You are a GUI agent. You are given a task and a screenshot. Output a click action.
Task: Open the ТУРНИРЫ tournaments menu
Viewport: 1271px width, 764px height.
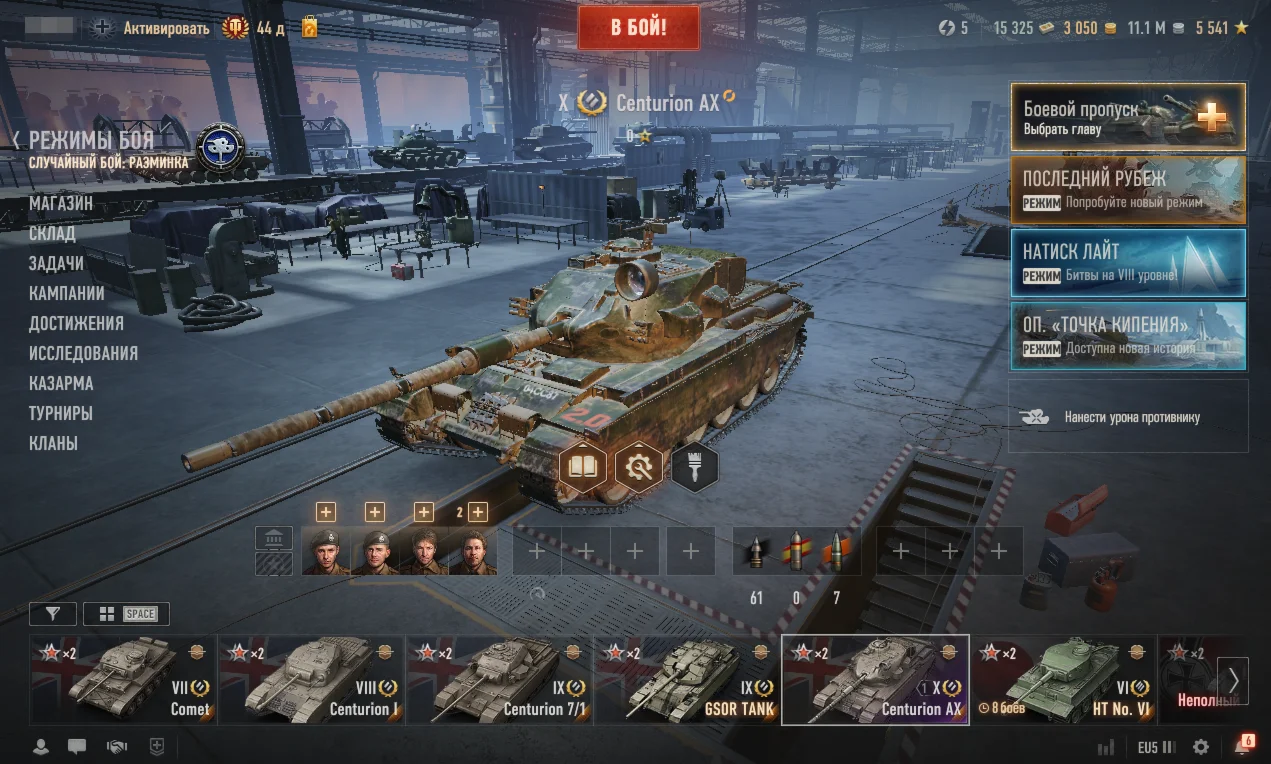pos(61,413)
